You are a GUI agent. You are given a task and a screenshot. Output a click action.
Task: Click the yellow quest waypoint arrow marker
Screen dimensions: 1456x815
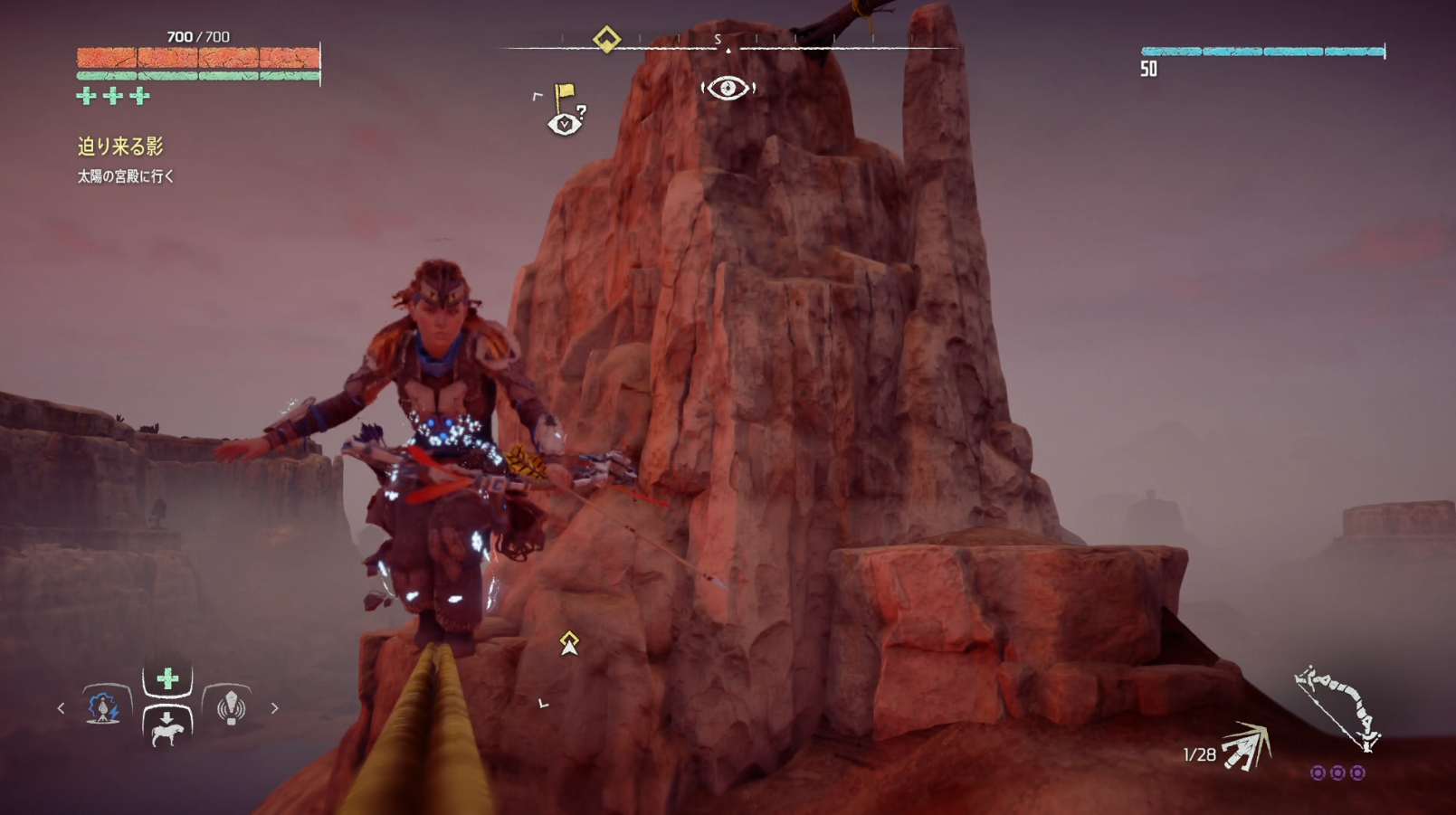pos(569,643)
